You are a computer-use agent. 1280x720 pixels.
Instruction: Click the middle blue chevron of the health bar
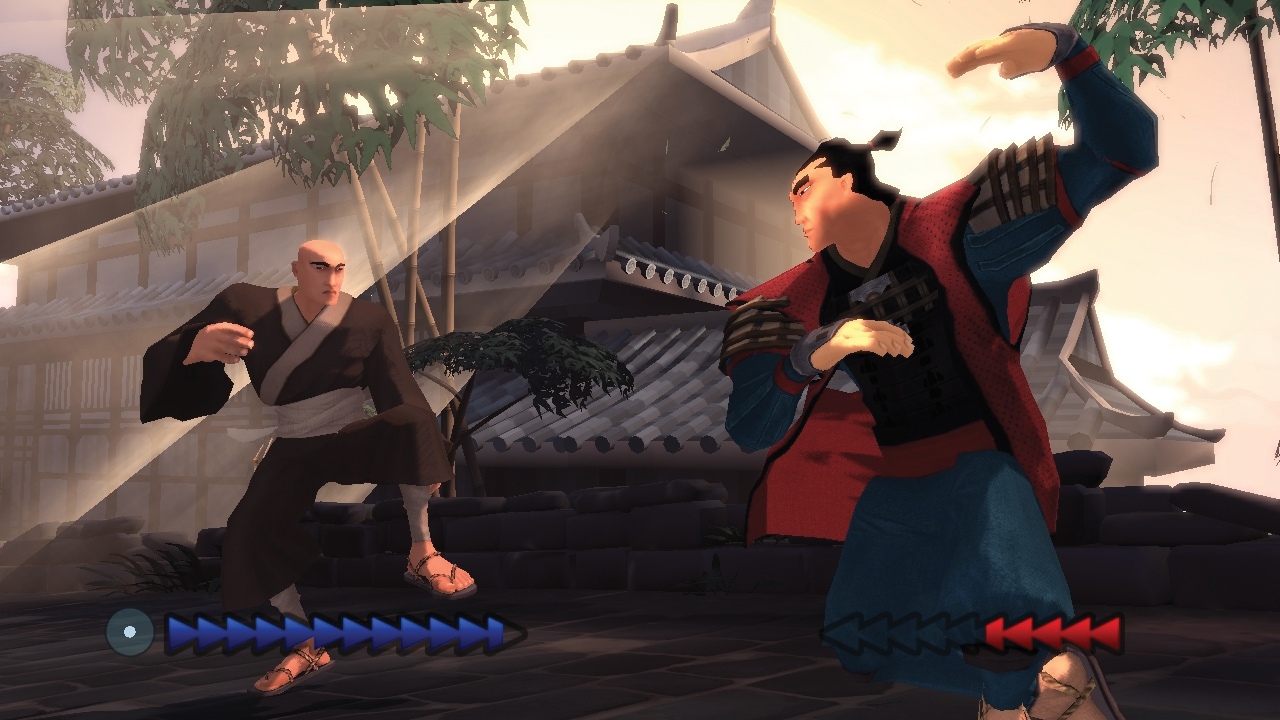pyautogui.click(x=330, y=631)
